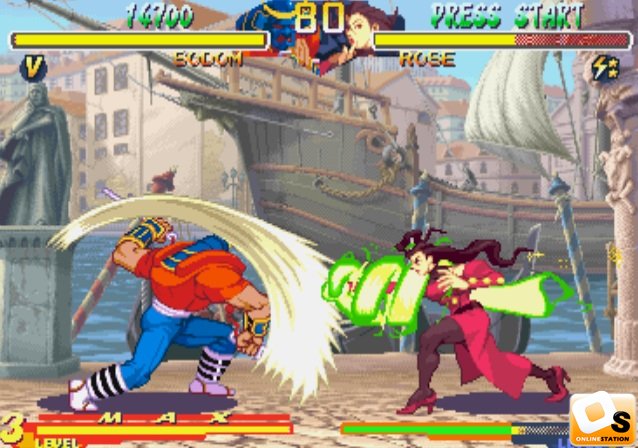Click the lightning bolt mode icon under Rose's health
The height and width of the screenshot is (448, 638).
point(603,68)
